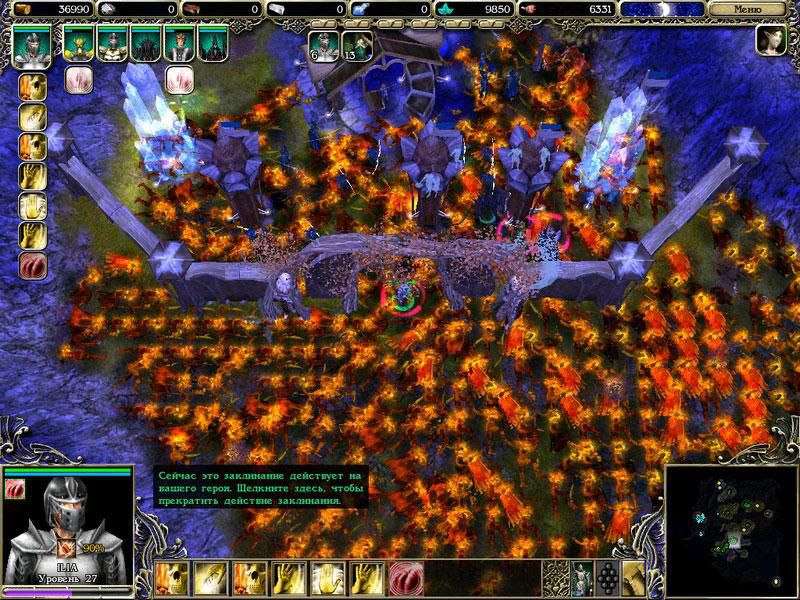Viewport: 800px width, 600px height.
Task: Cancel the active spell icon beside ILIA's portrait
Action: (x=17, y=487)
